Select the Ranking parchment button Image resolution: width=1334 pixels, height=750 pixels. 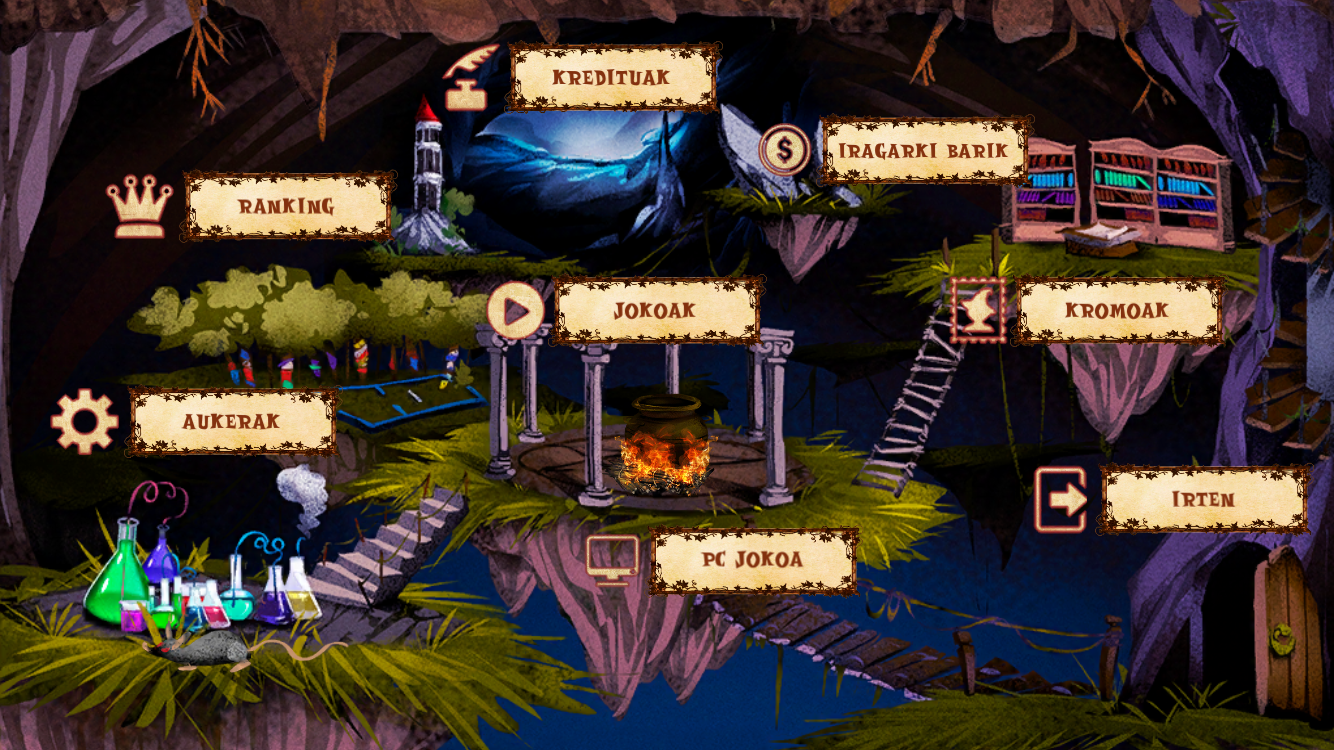pos(286,206)
